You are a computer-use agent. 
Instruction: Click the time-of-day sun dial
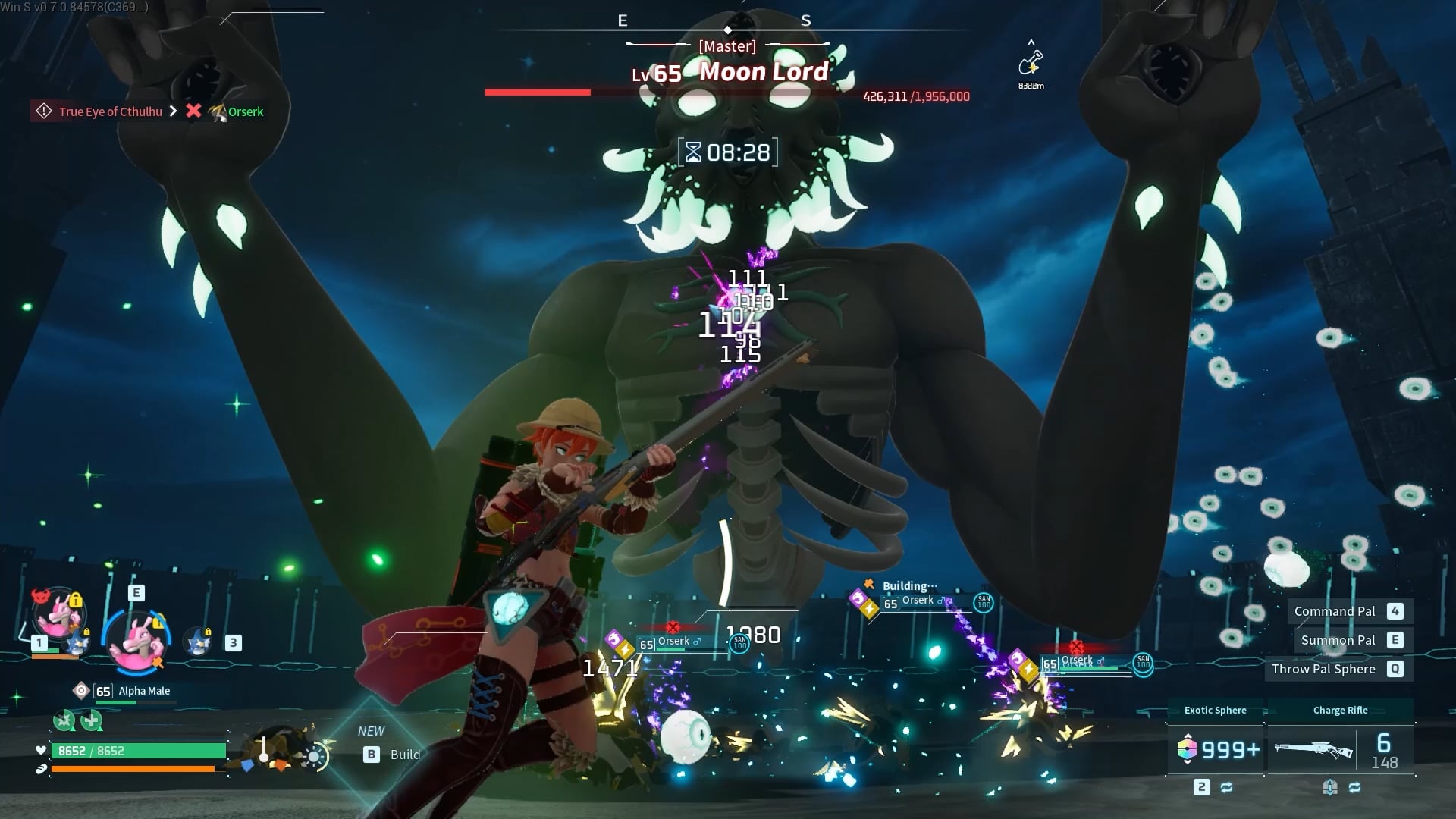point(314,755)
